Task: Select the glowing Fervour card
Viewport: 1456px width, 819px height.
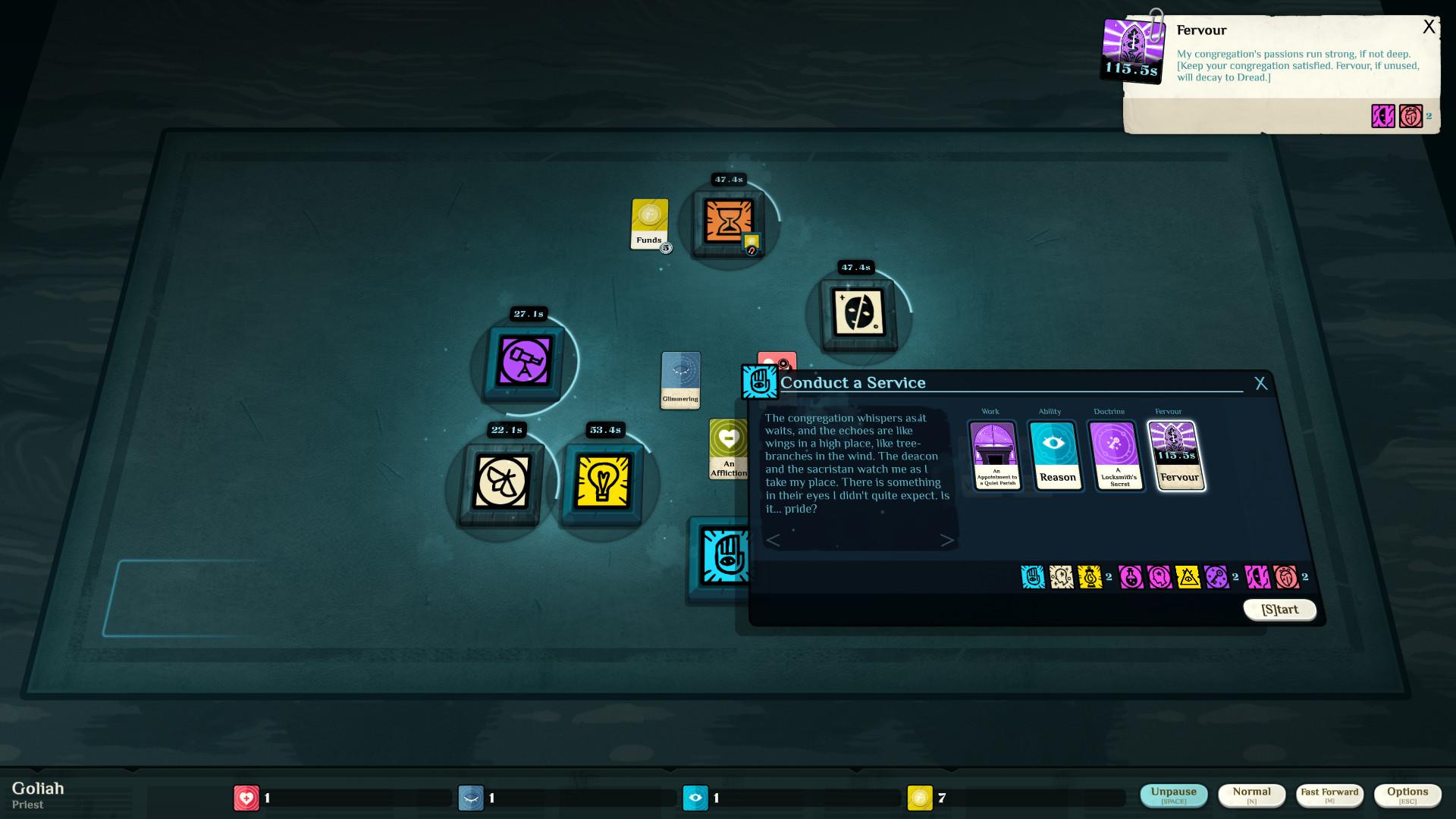Action: click(x=1178, y=456)
